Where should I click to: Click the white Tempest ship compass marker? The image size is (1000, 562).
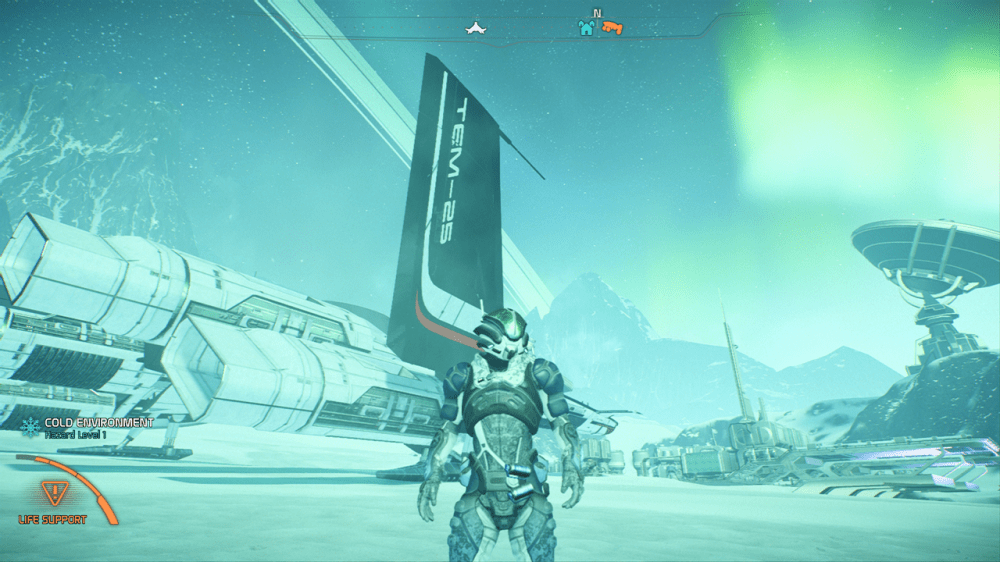point(476,28)
